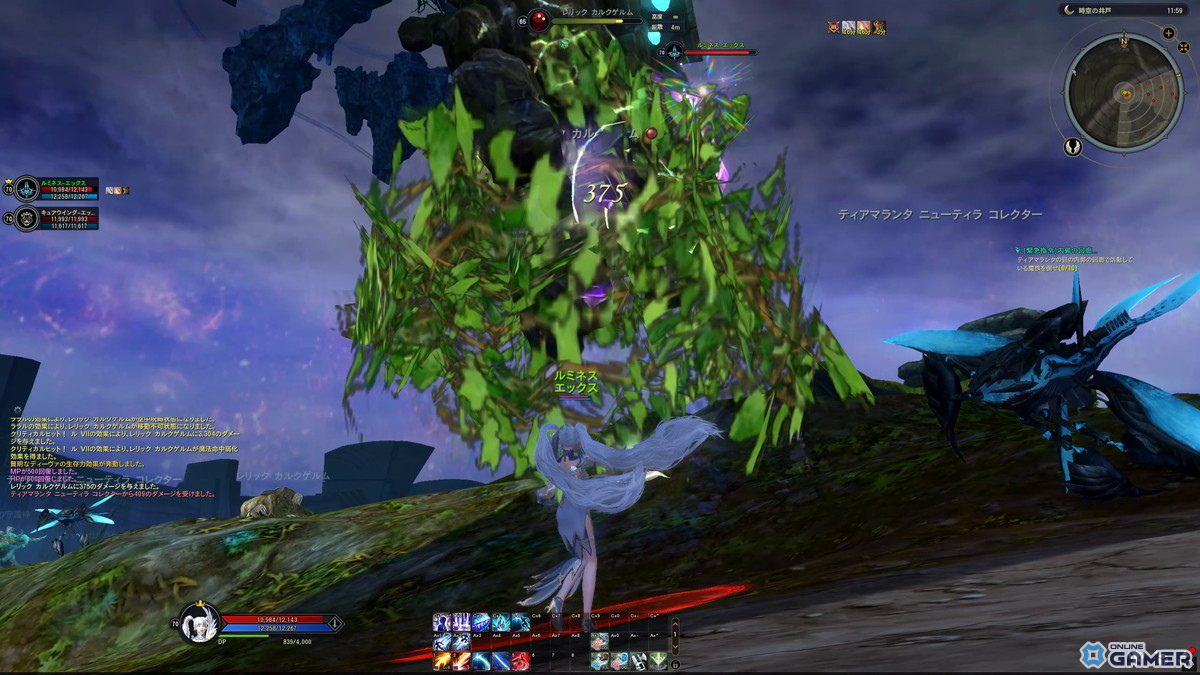Use the green downward arrow item
The width and height of the screenshot is (1200, 675).
pyautogui.click(x=657, y=661)
